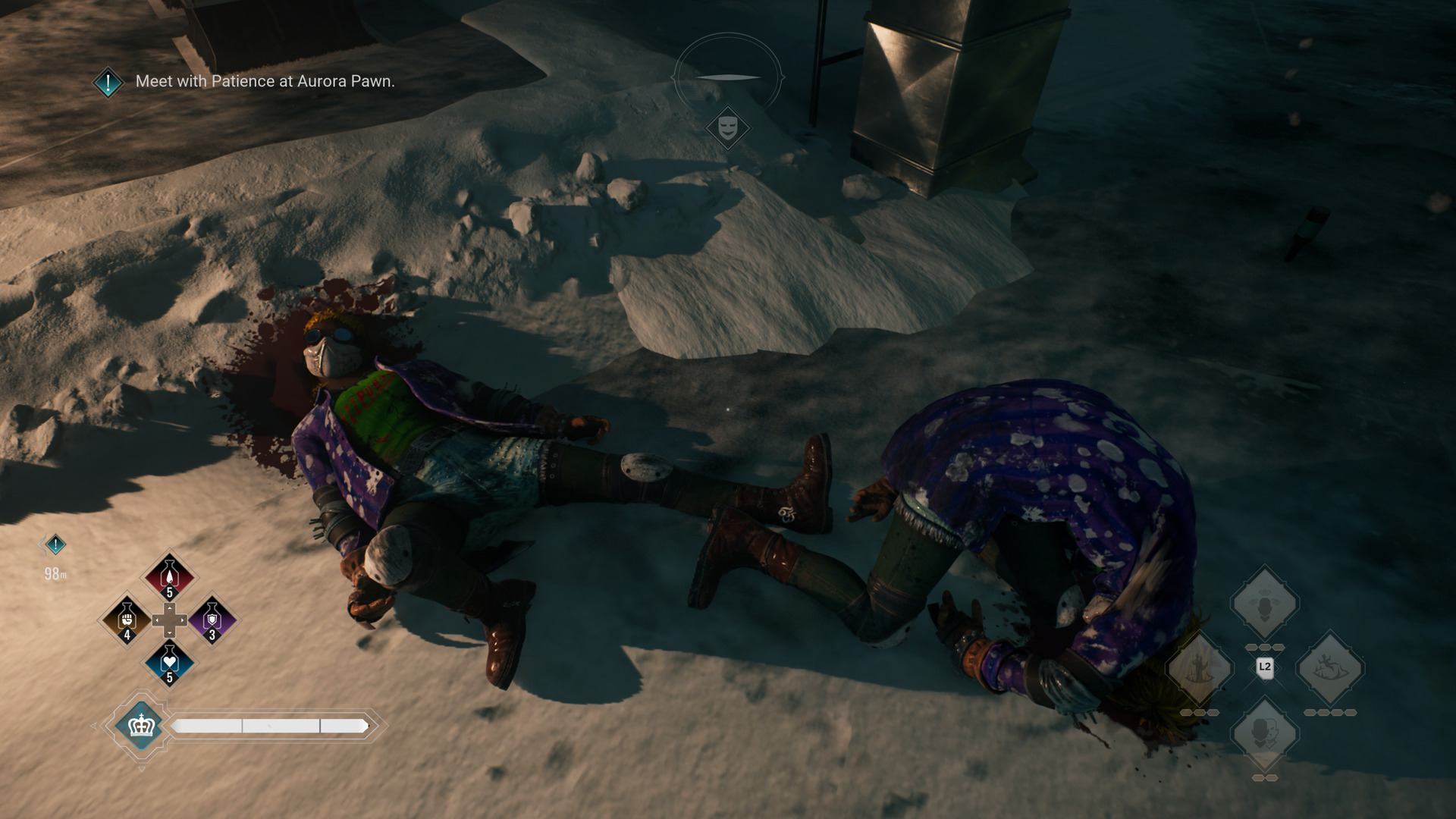This screenshot has width=1456, height=819.
Task: Use the blue heart healing elixir
Action: (x=169, y=662)
